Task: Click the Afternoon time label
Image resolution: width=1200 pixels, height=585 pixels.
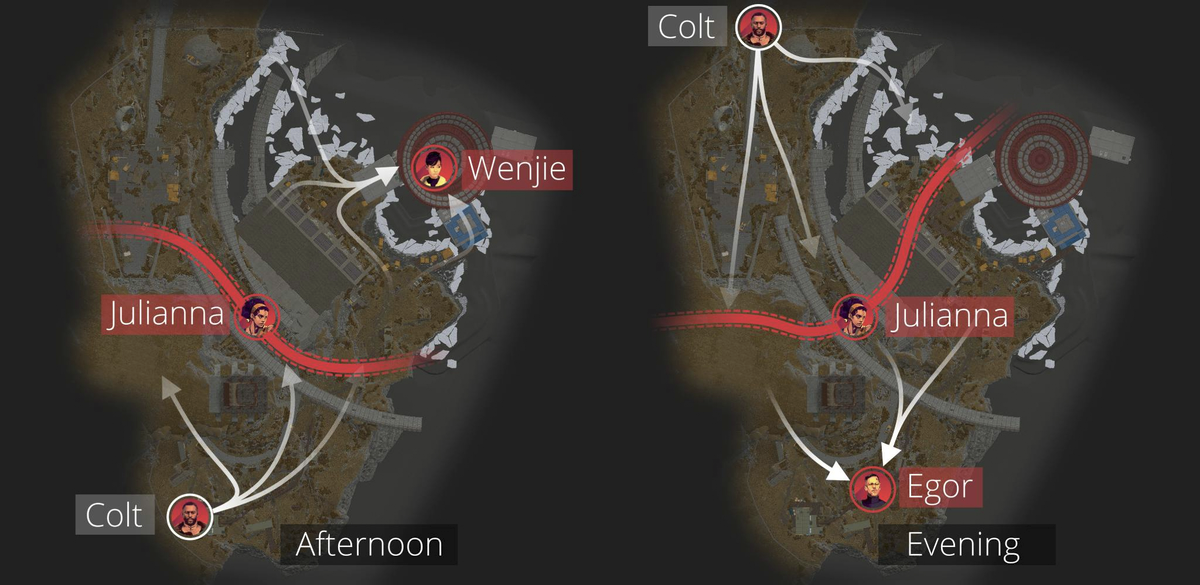Action: [x=369, y=545]
